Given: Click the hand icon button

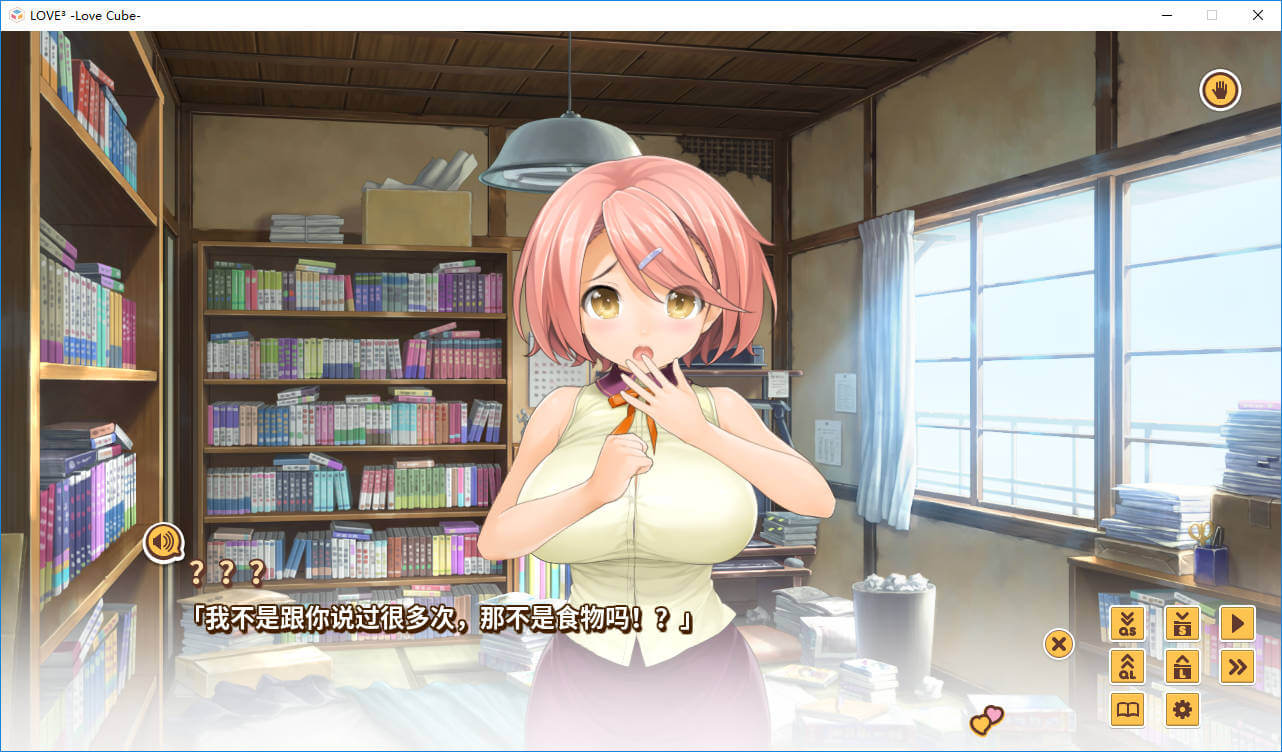Looking at the screenshot, I should coord(1220,91).
